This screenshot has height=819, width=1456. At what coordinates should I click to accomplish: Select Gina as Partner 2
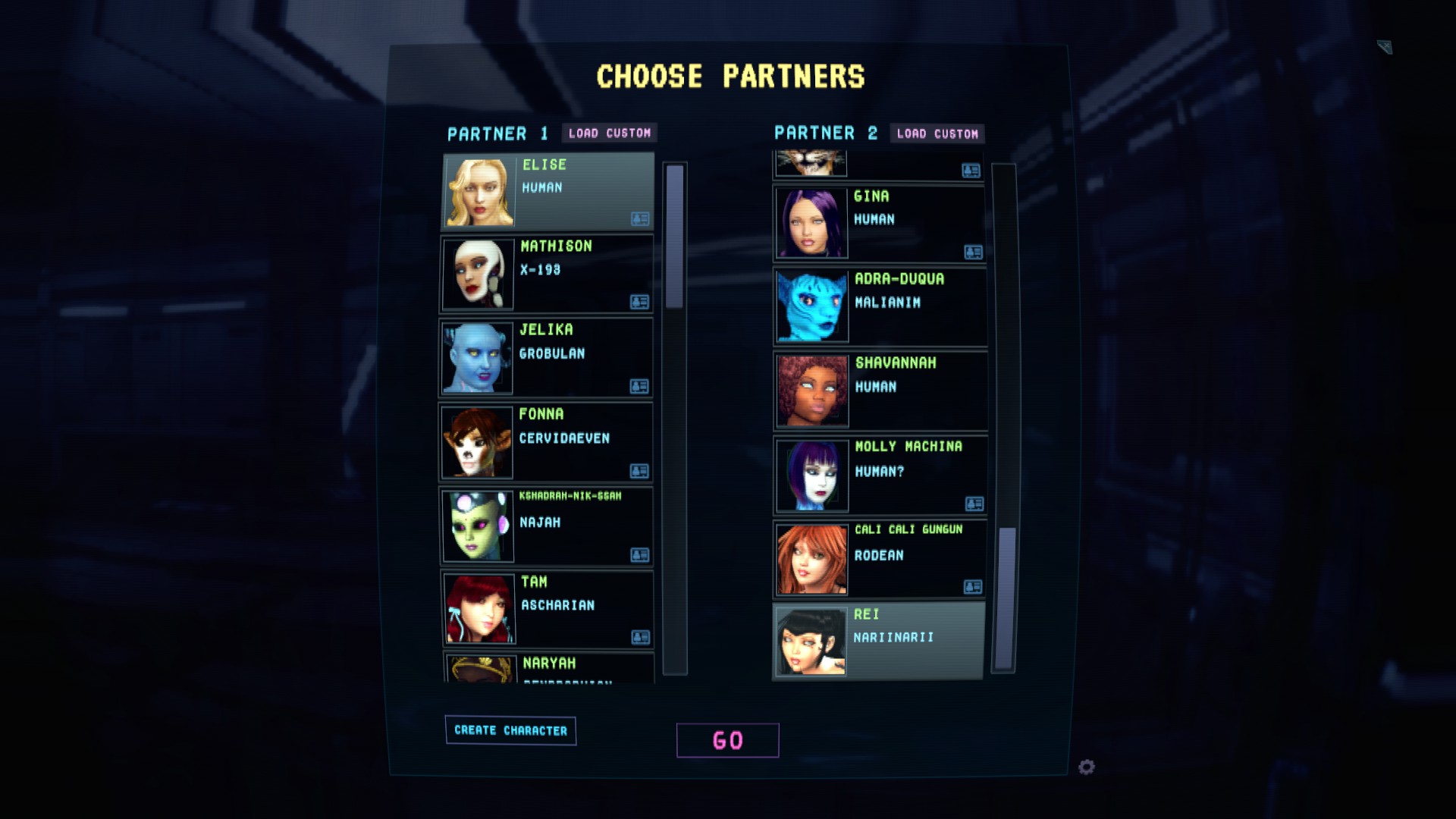click(880, 223)
